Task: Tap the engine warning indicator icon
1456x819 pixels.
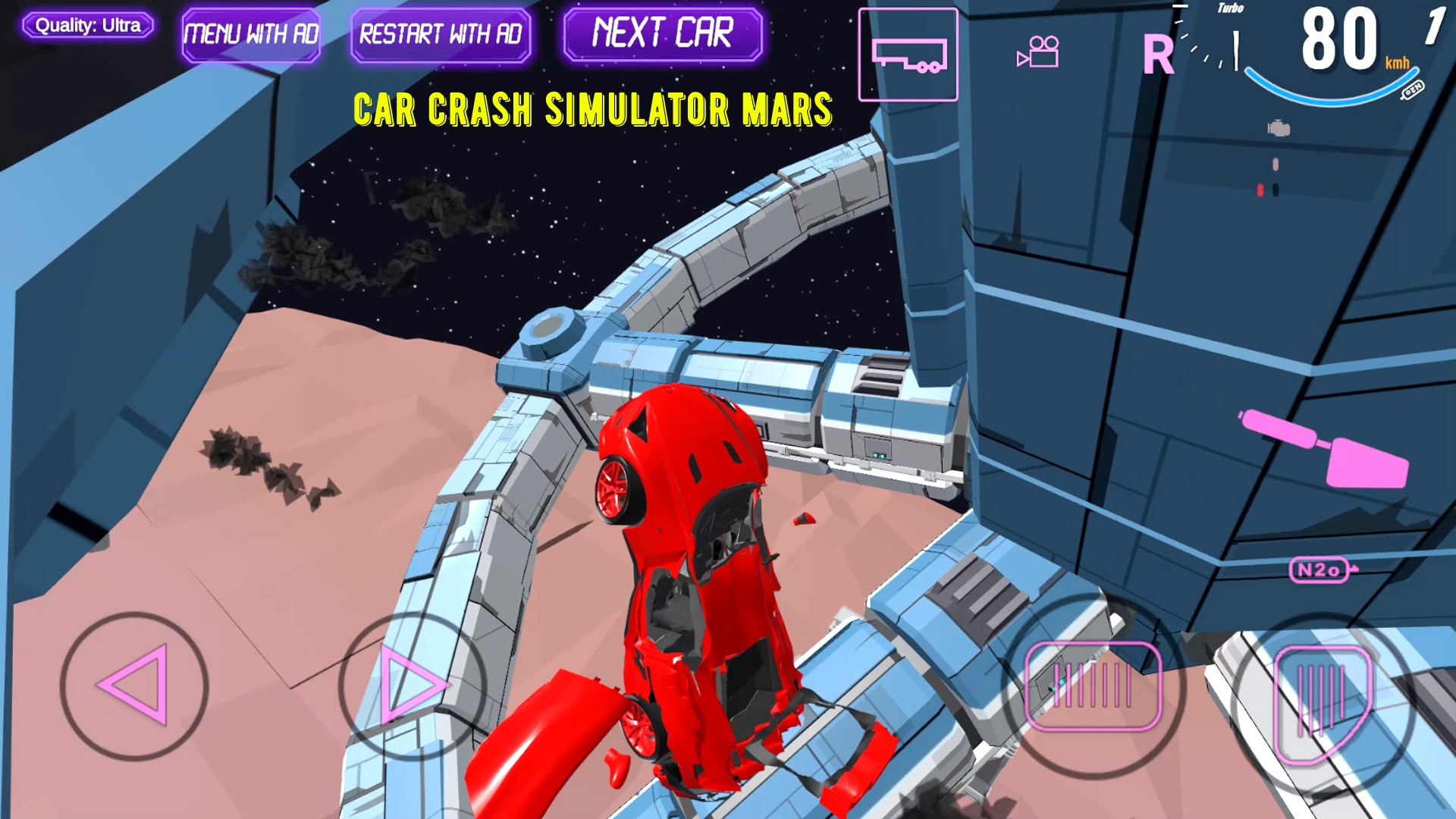Action: tap(1277, 129)
